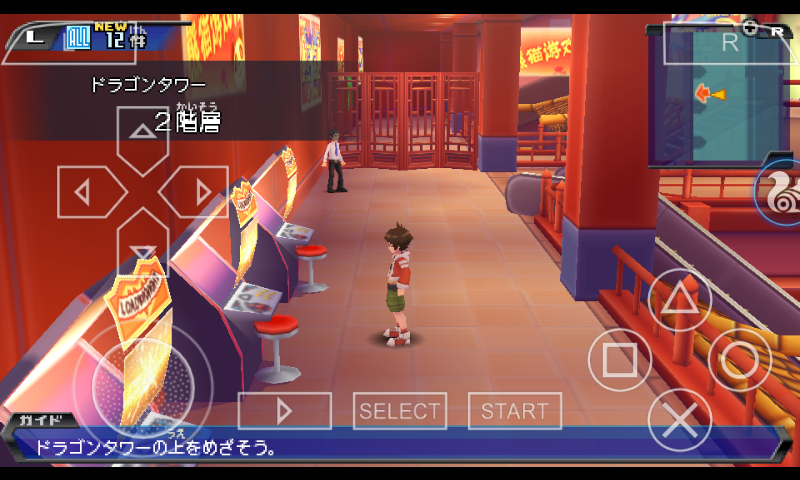Tap the triangle action button
Viewport: 800px width, 480px height.
680,299
